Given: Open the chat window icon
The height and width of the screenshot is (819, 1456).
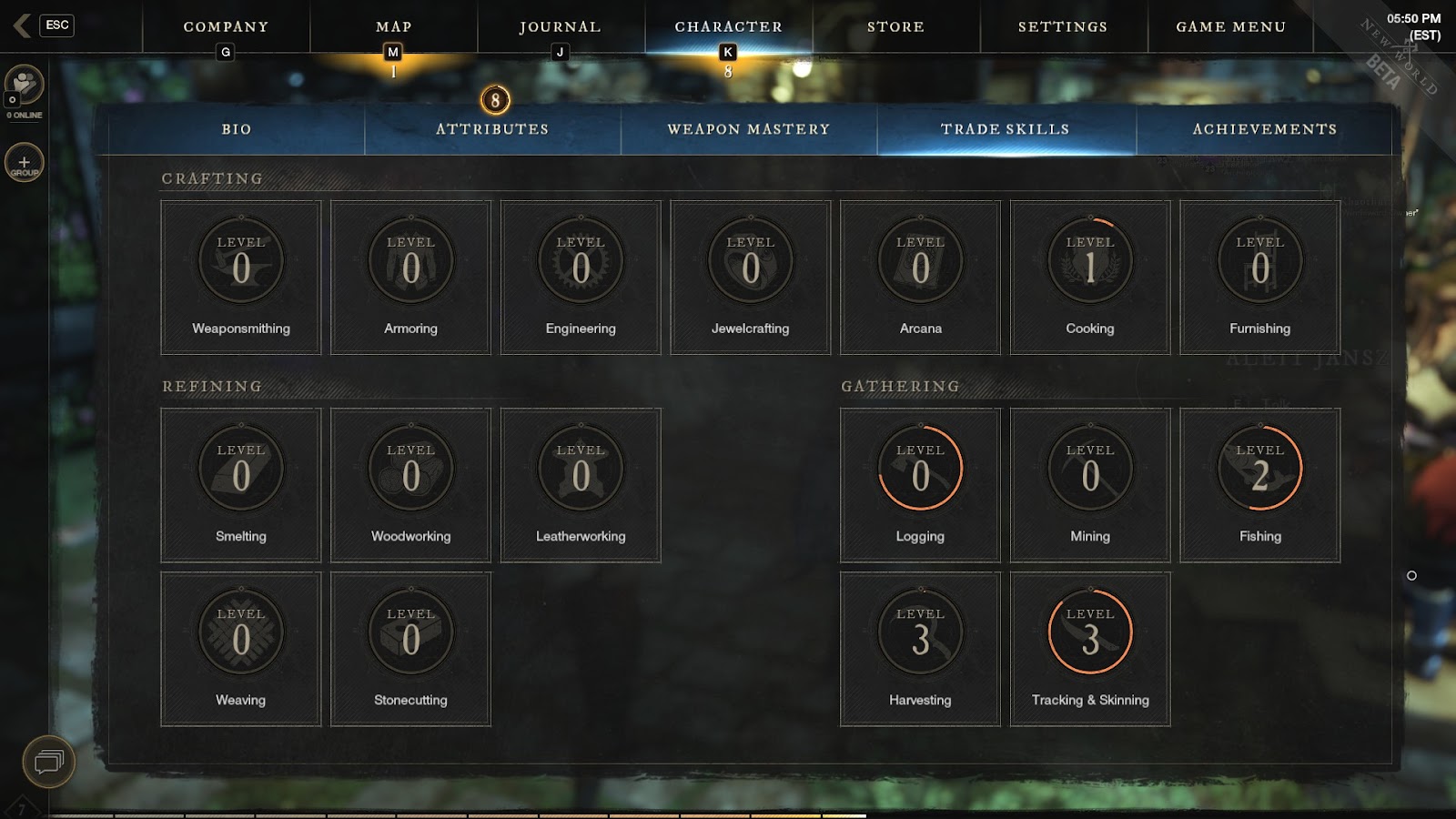Looking at the screenshot, I should (48, 761).
